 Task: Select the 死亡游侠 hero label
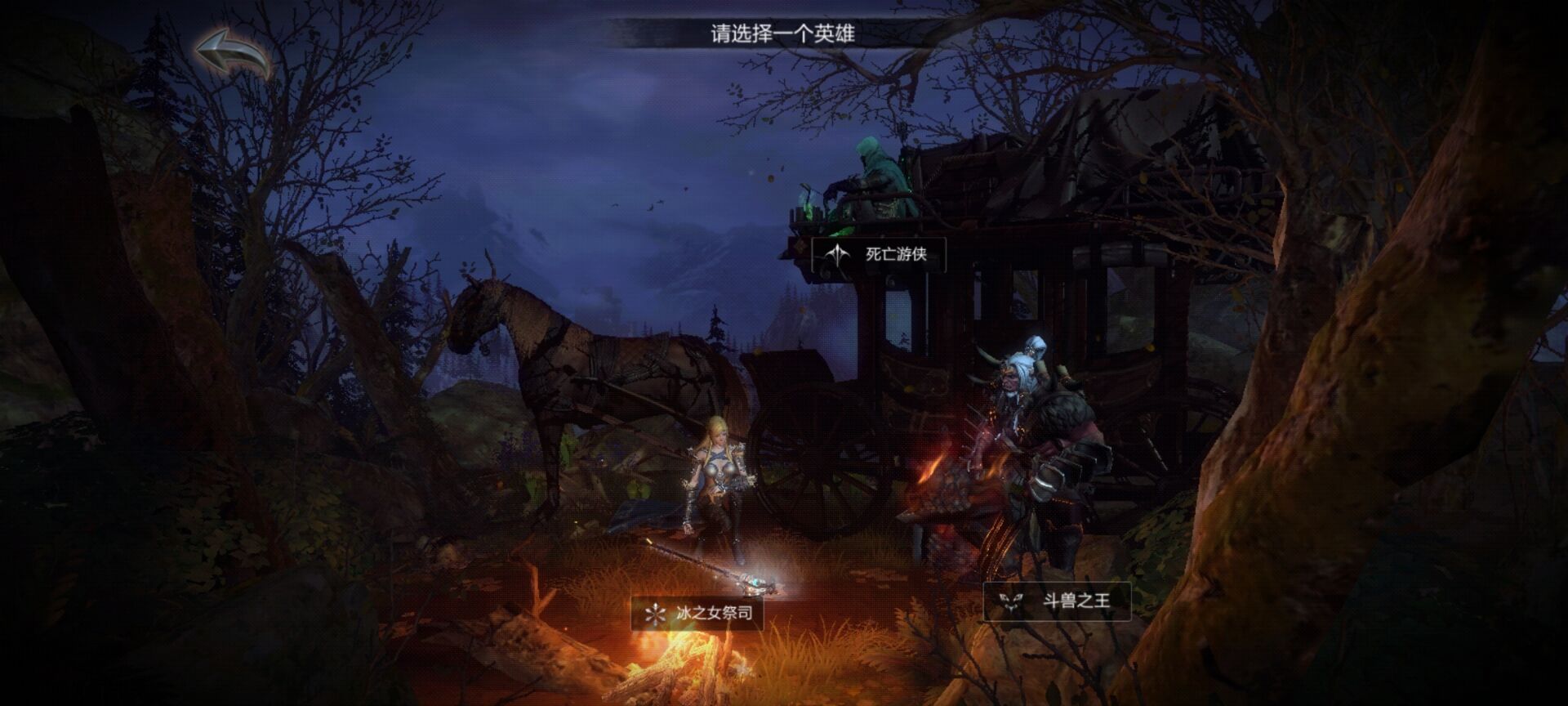coord(880,254)
